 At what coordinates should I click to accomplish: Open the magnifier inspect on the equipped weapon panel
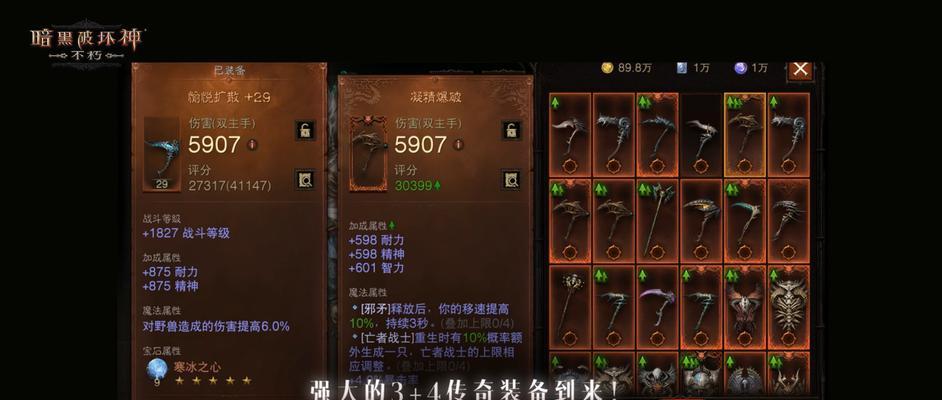304,180
